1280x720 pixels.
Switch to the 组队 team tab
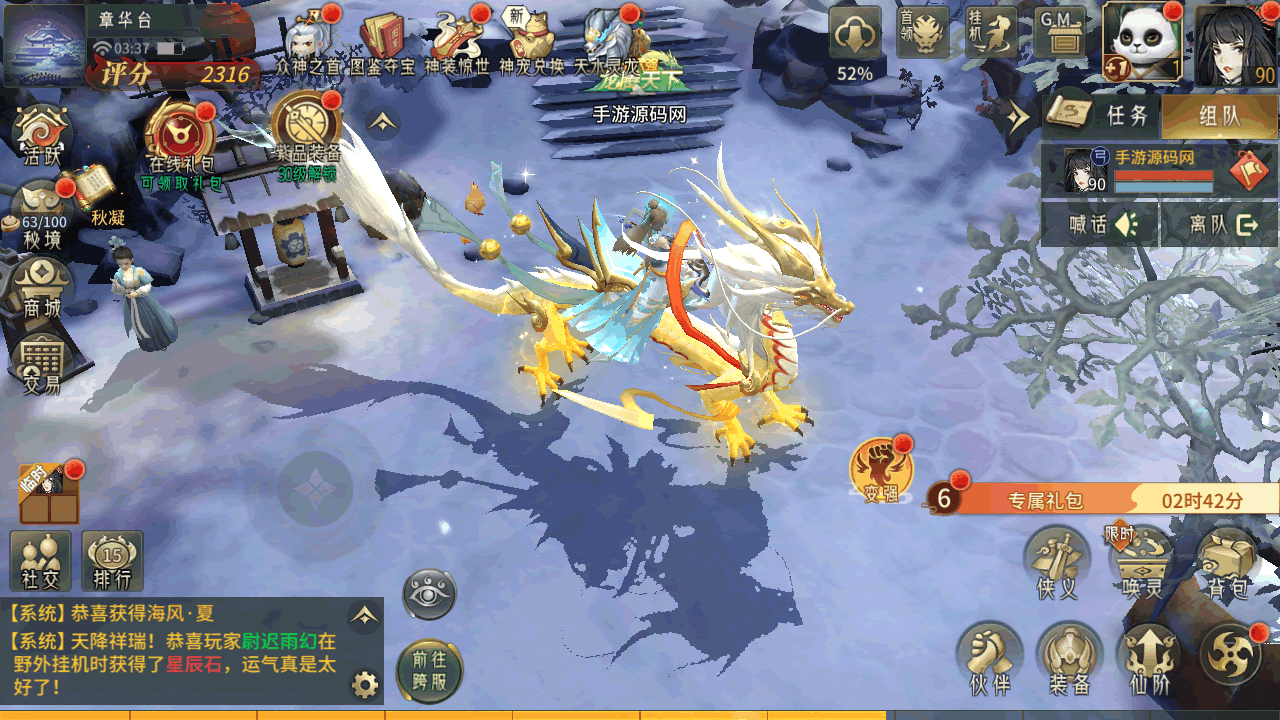point(1219,116)
